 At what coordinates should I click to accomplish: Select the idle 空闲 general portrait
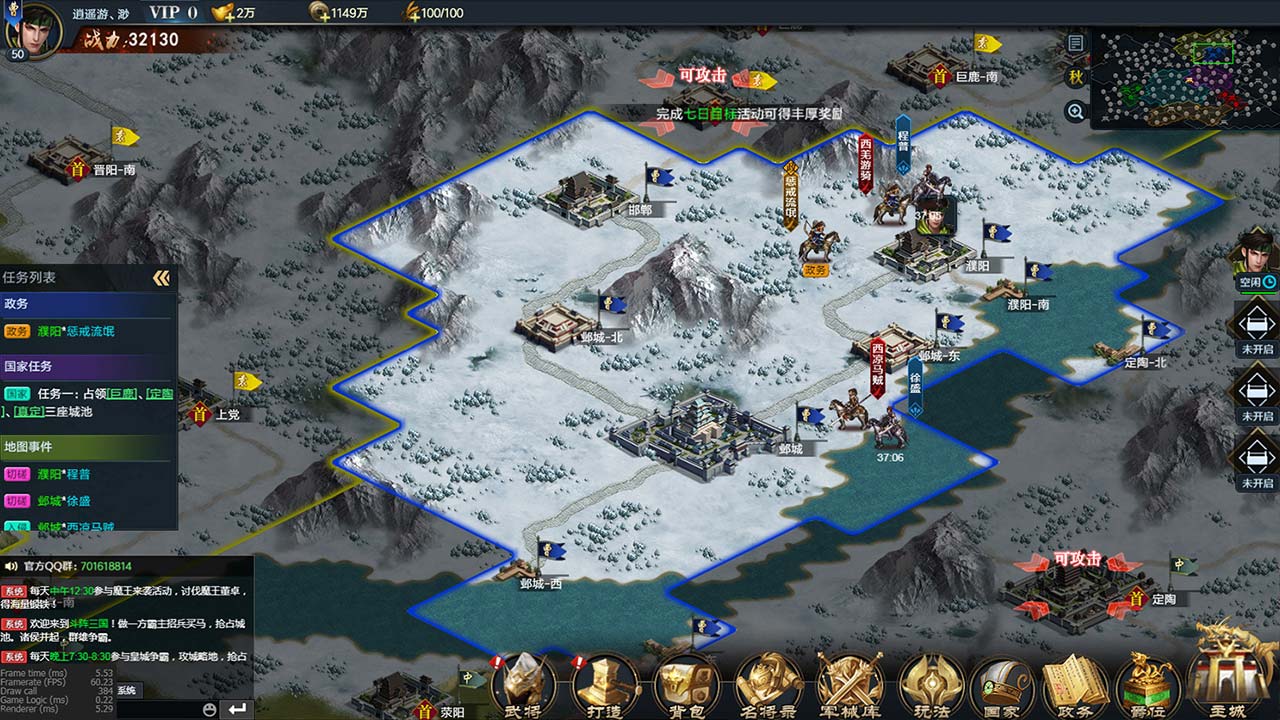tap(1255, 257)
